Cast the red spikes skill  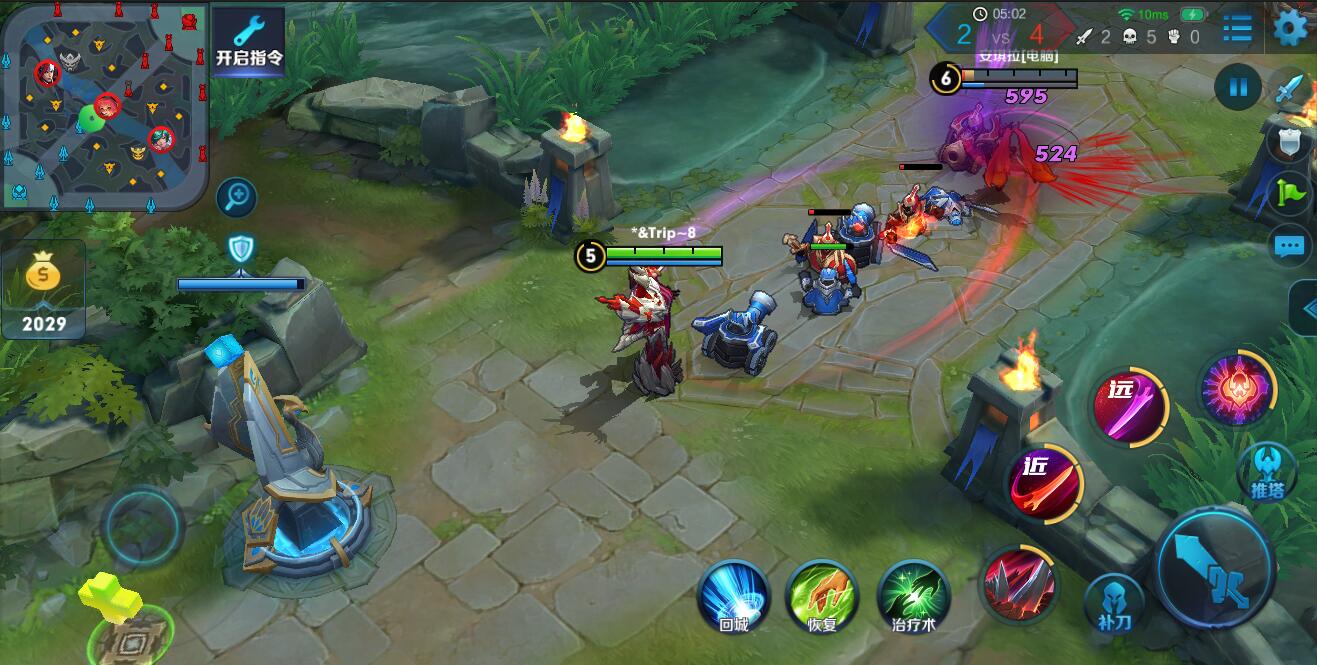(1018, 584)
